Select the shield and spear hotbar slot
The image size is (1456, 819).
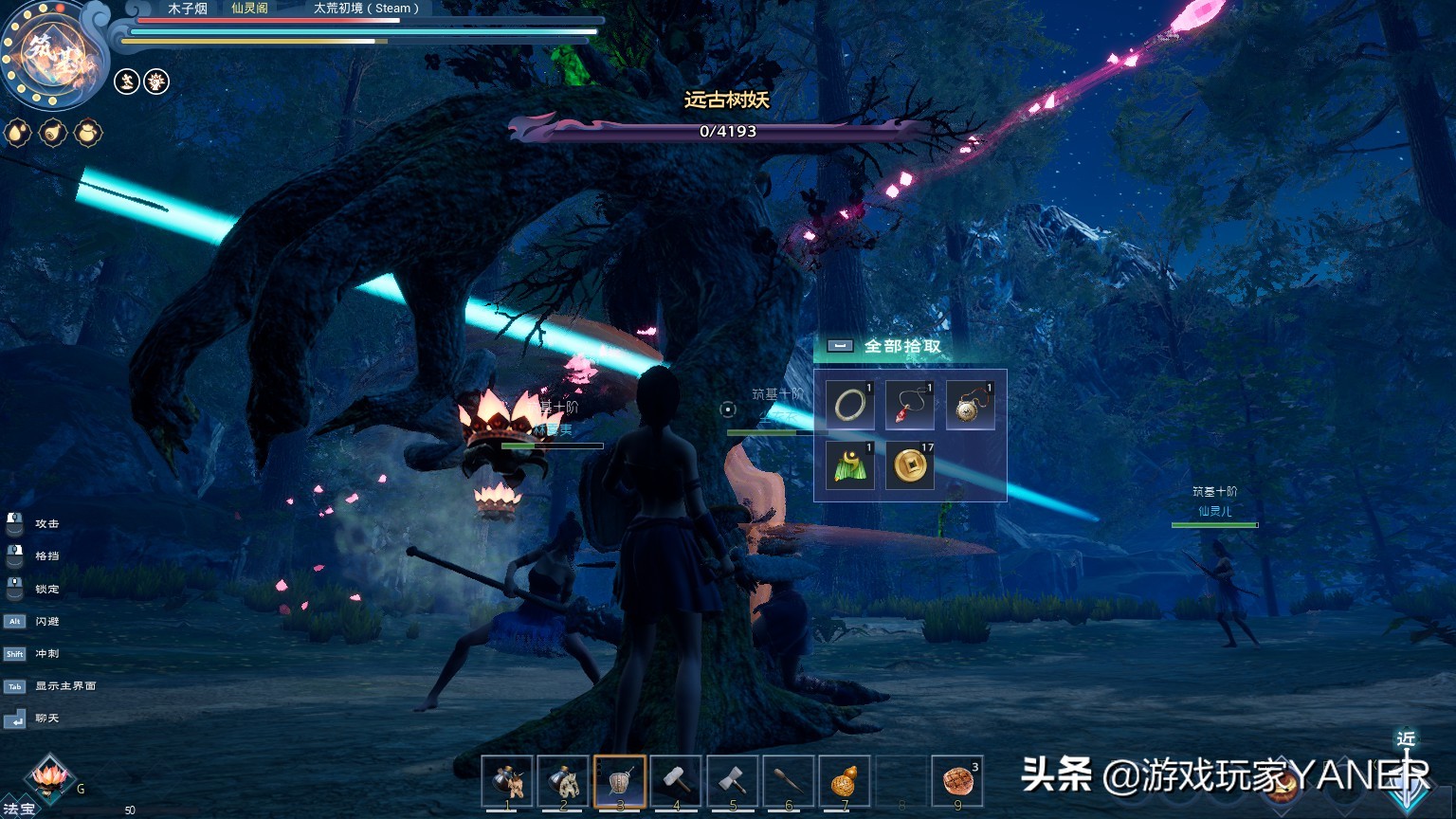(620, 781)
